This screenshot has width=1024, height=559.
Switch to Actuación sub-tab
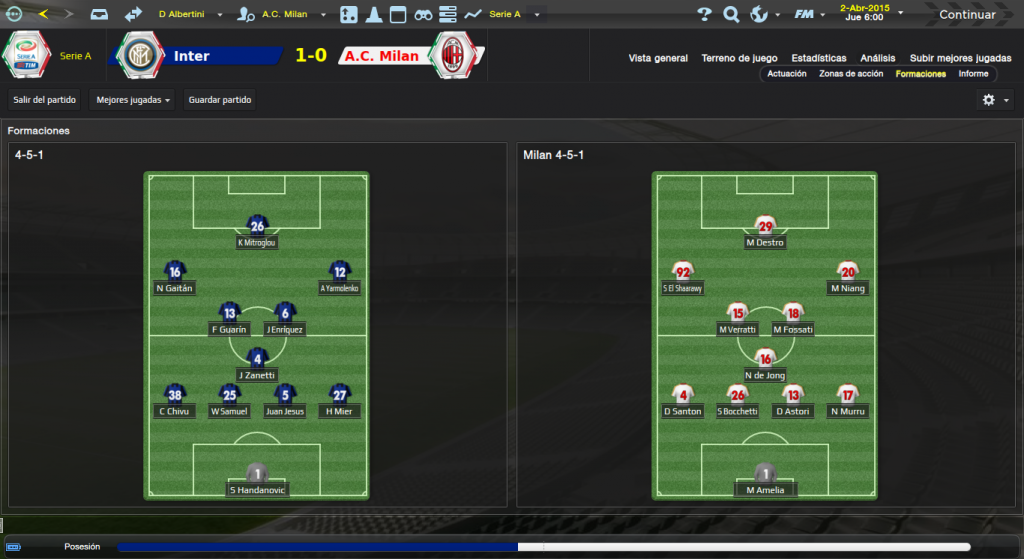(x=787, y=74)
